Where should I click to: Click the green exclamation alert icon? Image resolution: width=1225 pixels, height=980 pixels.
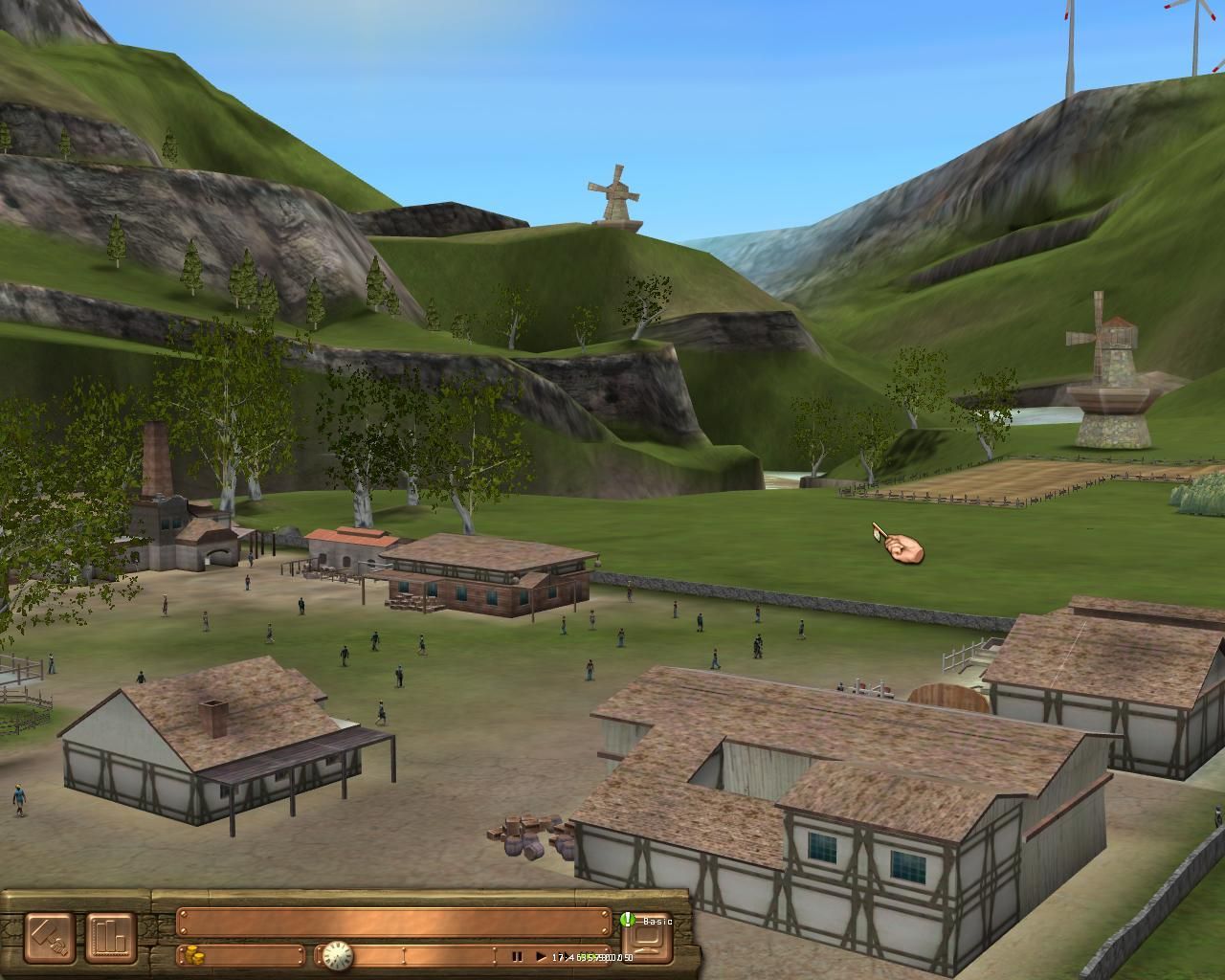(628, 920)
